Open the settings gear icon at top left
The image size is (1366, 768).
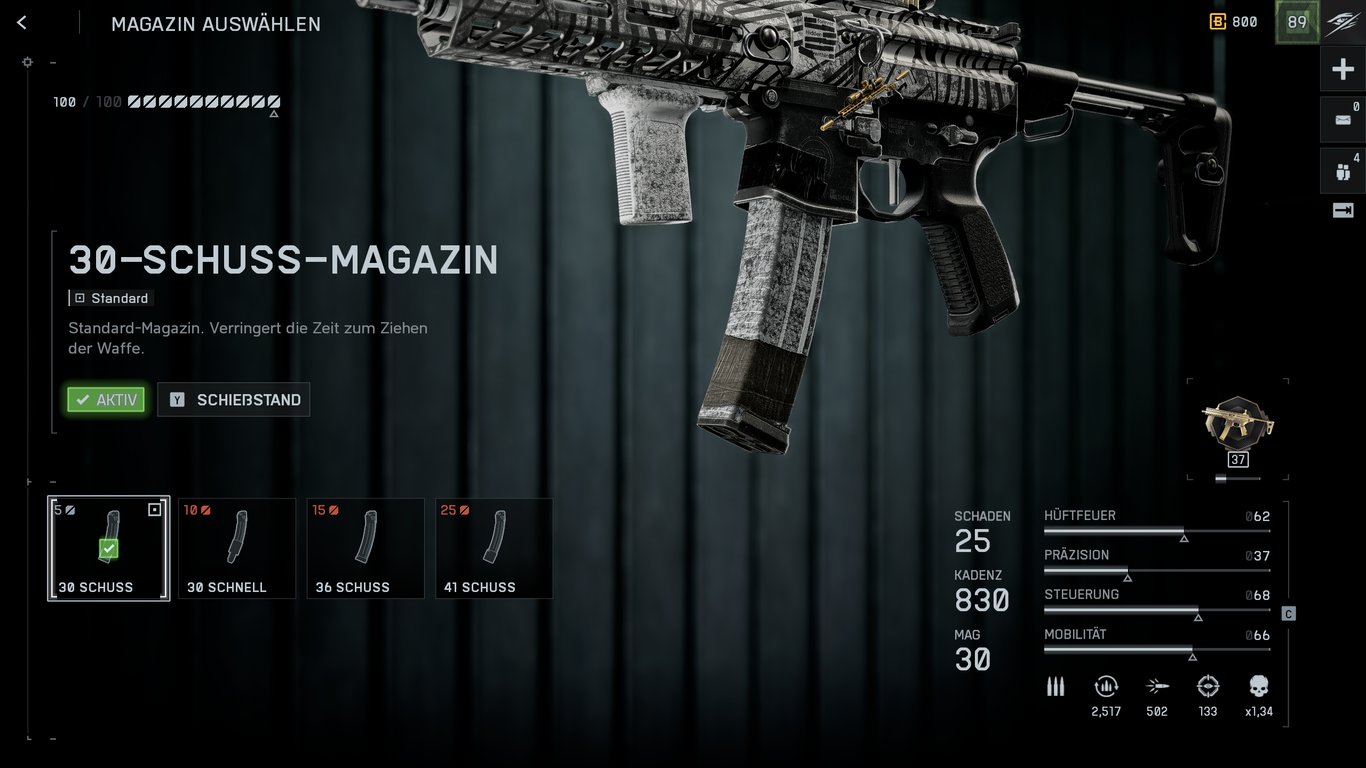pos(27,61)
